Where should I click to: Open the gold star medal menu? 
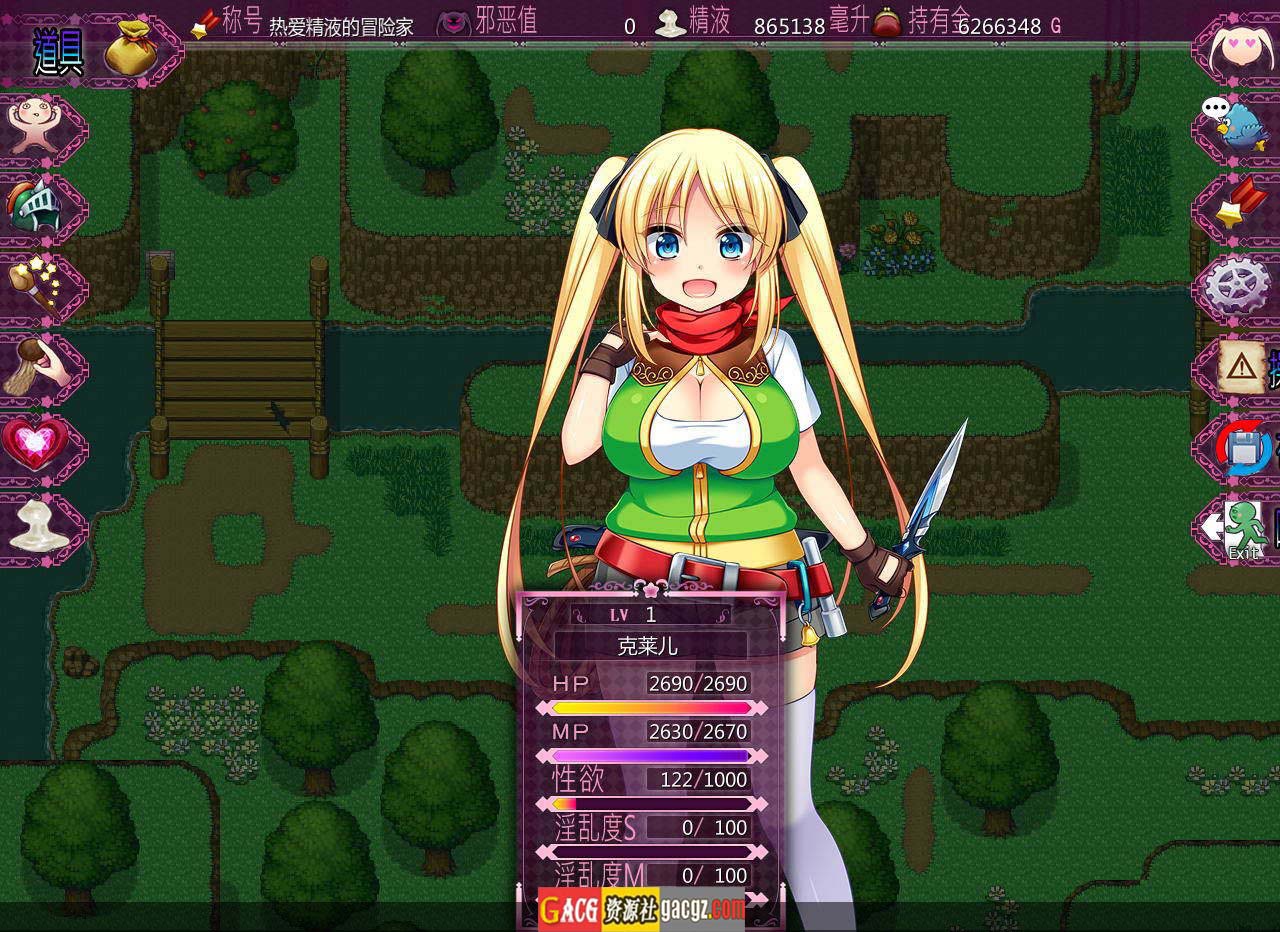1240,205
